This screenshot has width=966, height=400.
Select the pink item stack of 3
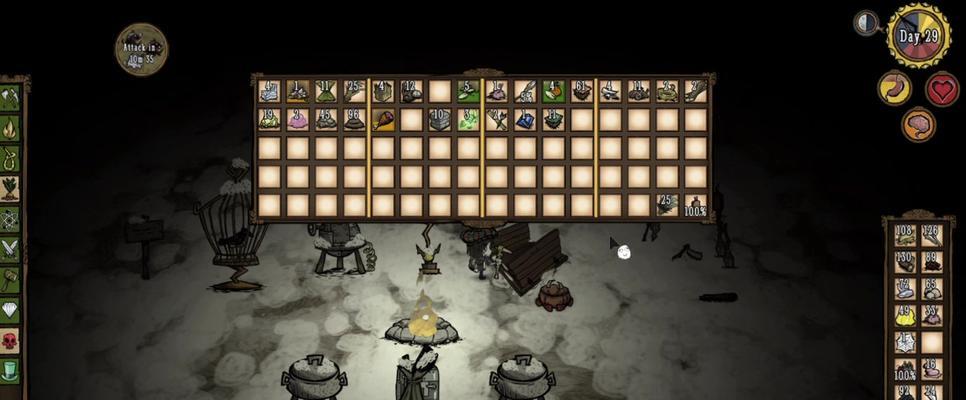pos(297,120)
